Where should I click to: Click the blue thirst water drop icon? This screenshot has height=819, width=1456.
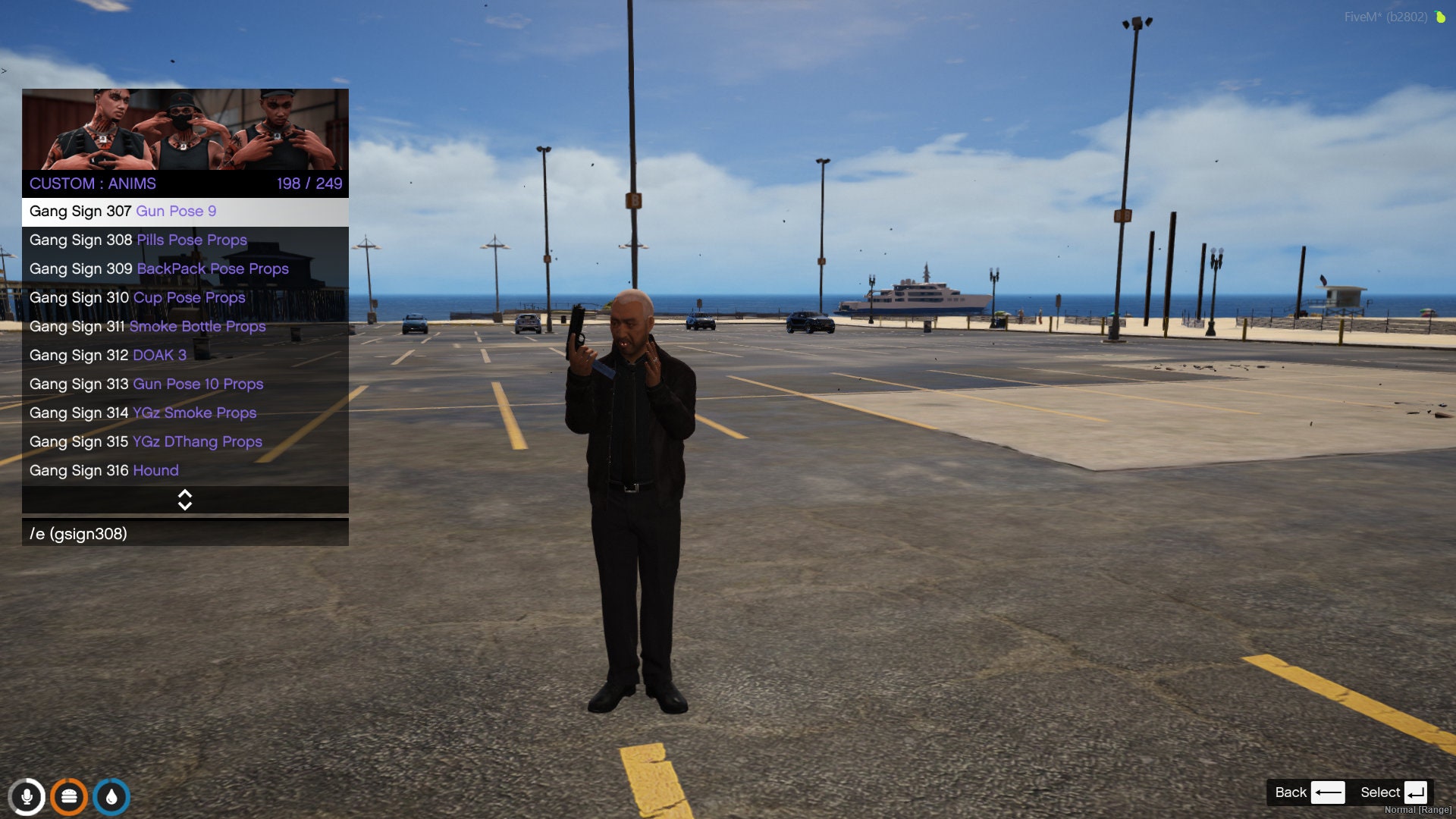(x=112, y=796)
